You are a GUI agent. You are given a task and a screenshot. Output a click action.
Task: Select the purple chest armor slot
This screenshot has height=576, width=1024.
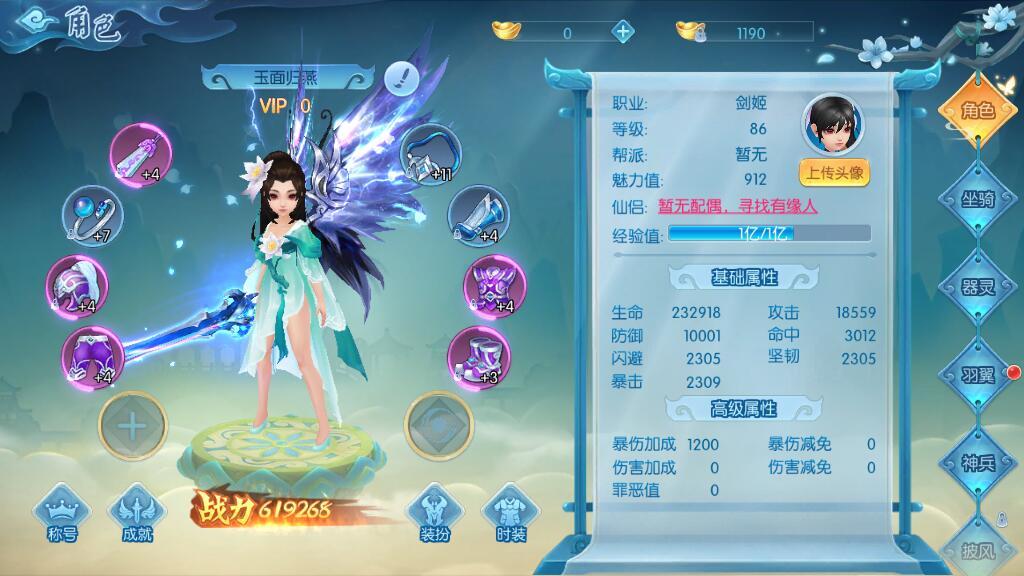coord(492,285)
